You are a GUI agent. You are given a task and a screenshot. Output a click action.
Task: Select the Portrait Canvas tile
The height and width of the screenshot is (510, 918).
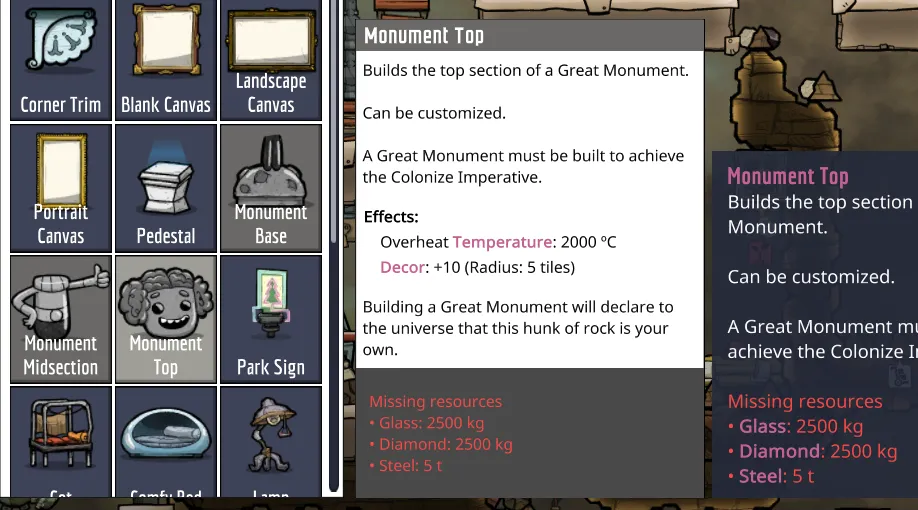[60, 188]
